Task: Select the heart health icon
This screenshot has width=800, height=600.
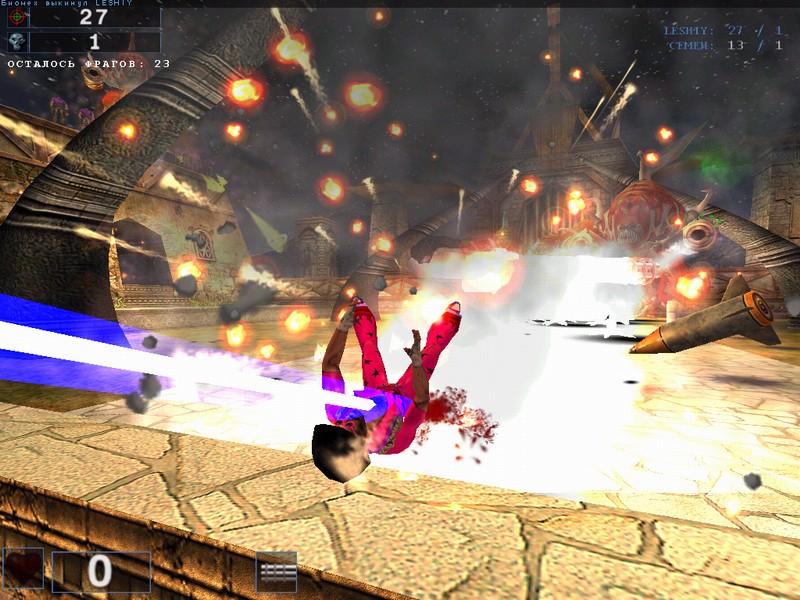Action: pos(23,569)
